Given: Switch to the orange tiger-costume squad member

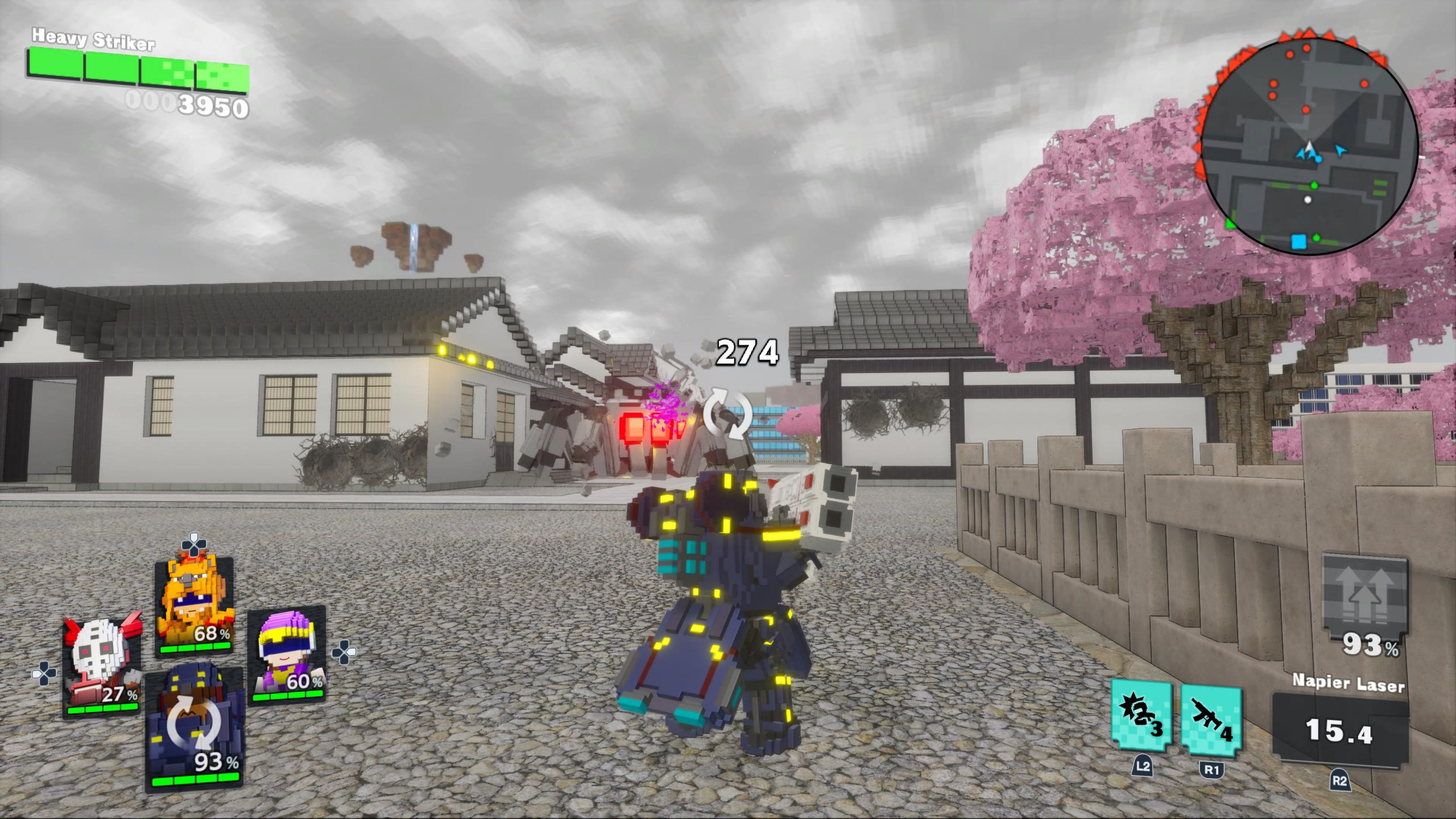Looking at the screenshot, I should point(195,606).
